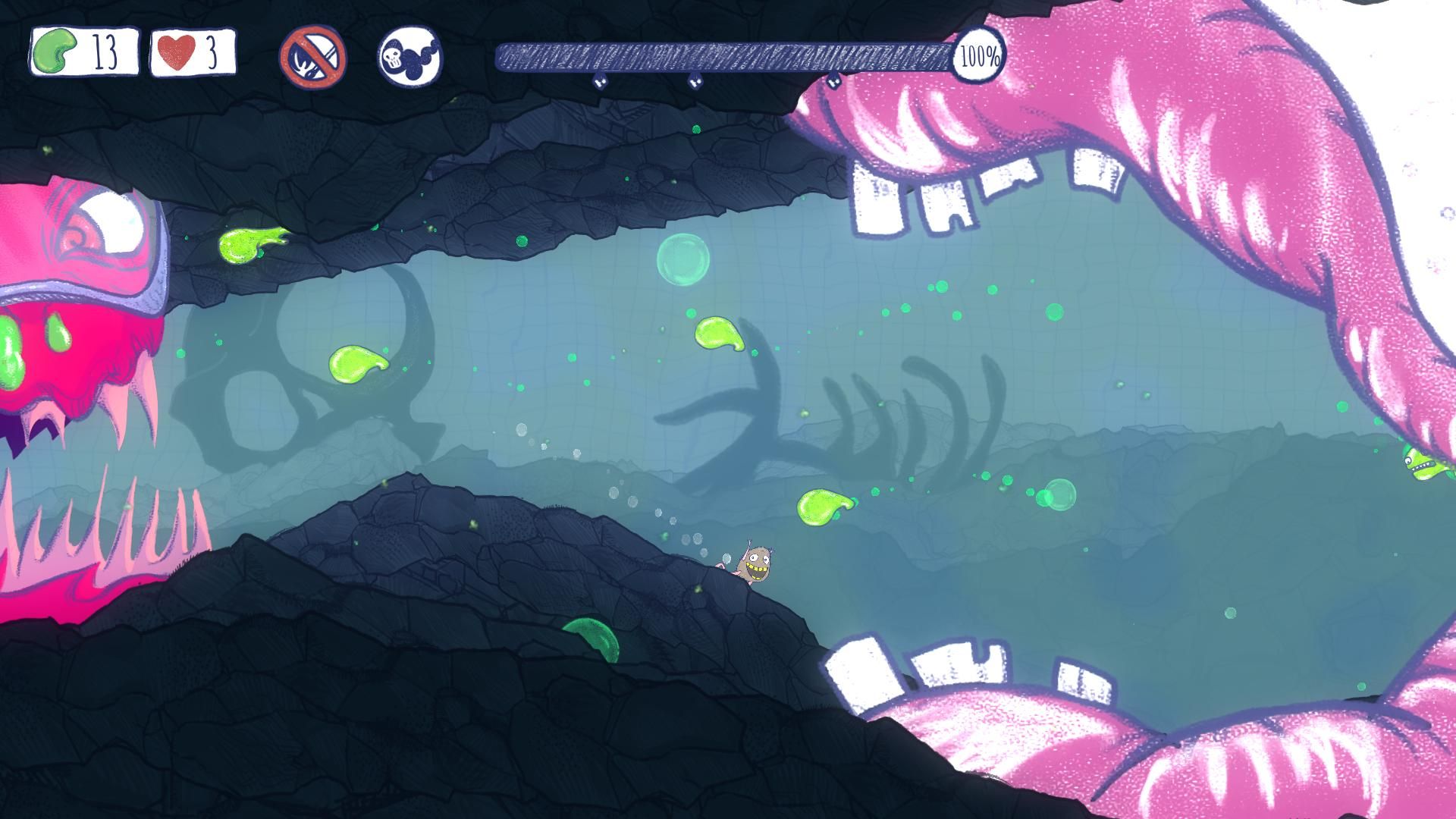Click the crossed-out flame ability icon

coord(312,57)
